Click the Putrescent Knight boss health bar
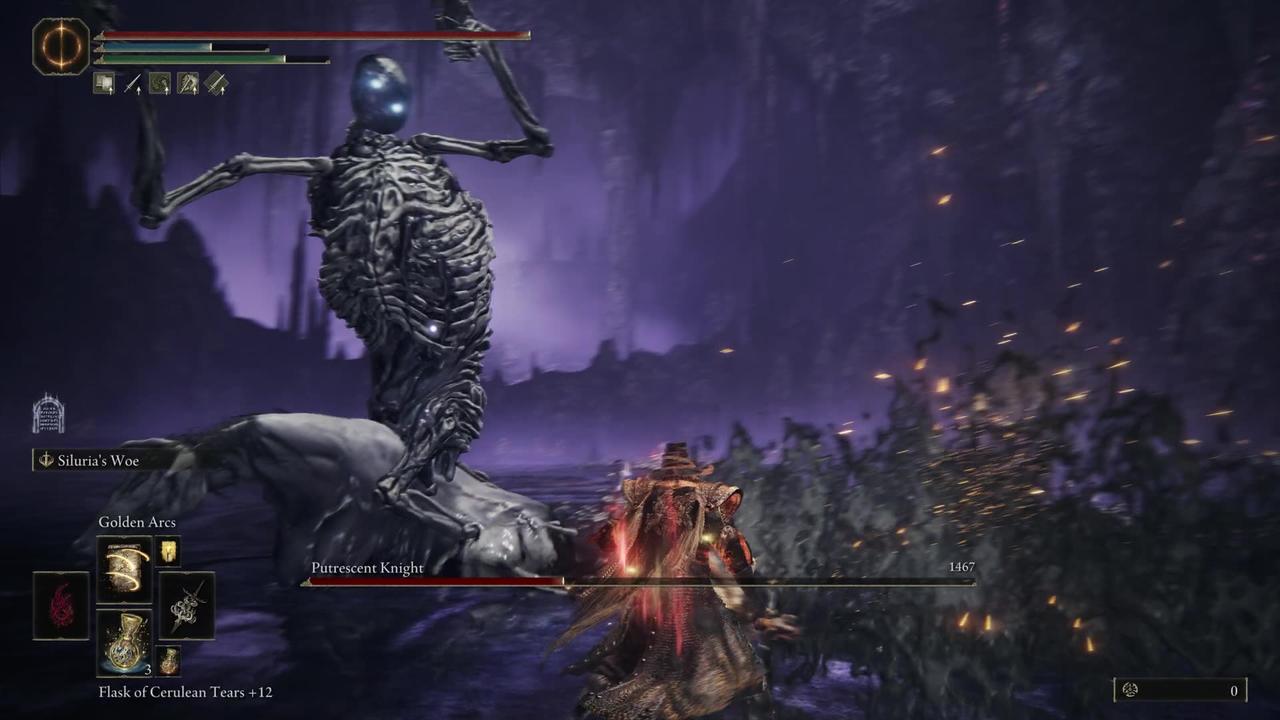 637,581
